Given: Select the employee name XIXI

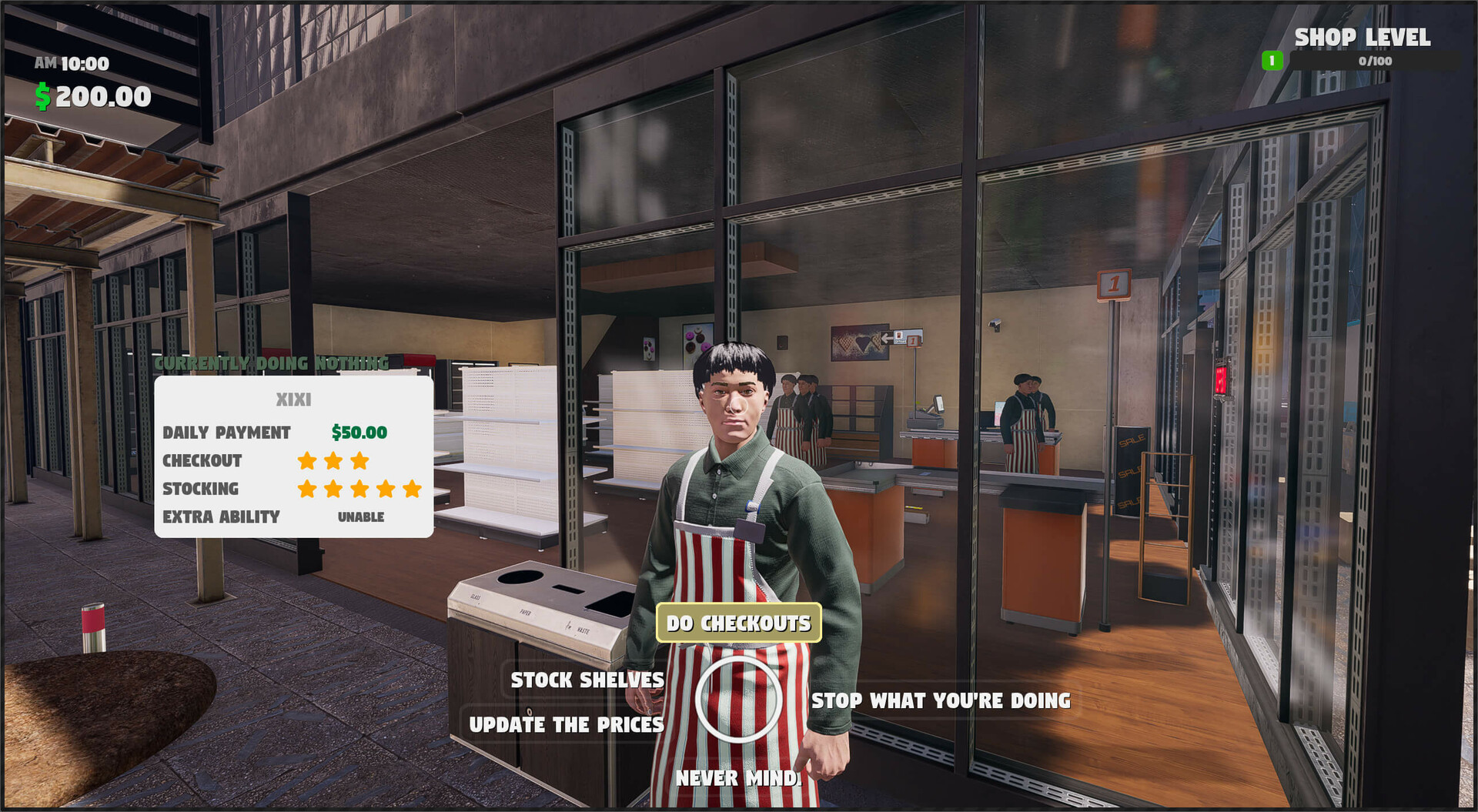Looking at the screenshot, I should point(293,399).
